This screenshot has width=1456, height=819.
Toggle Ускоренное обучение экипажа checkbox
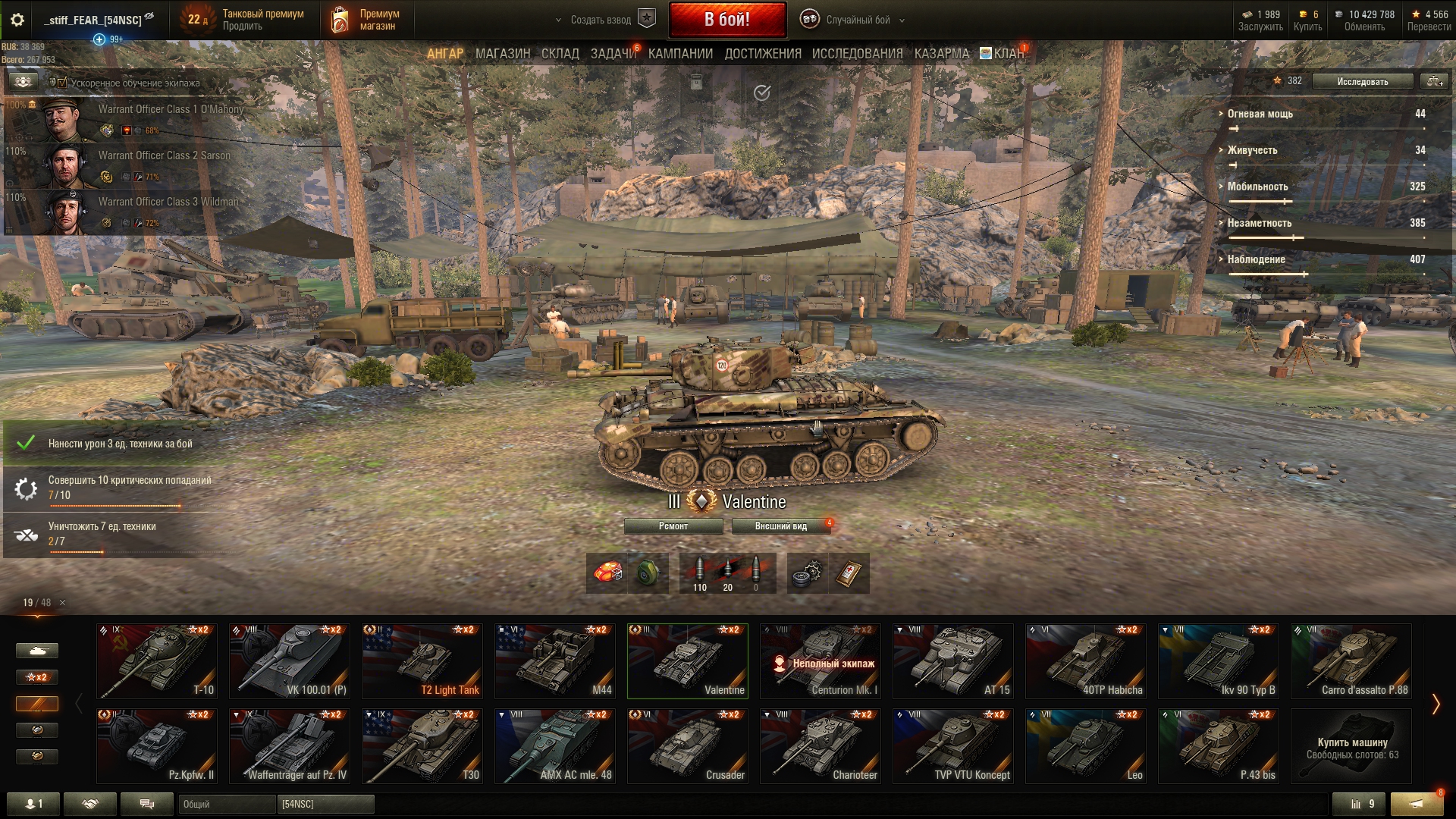[62, 83]
